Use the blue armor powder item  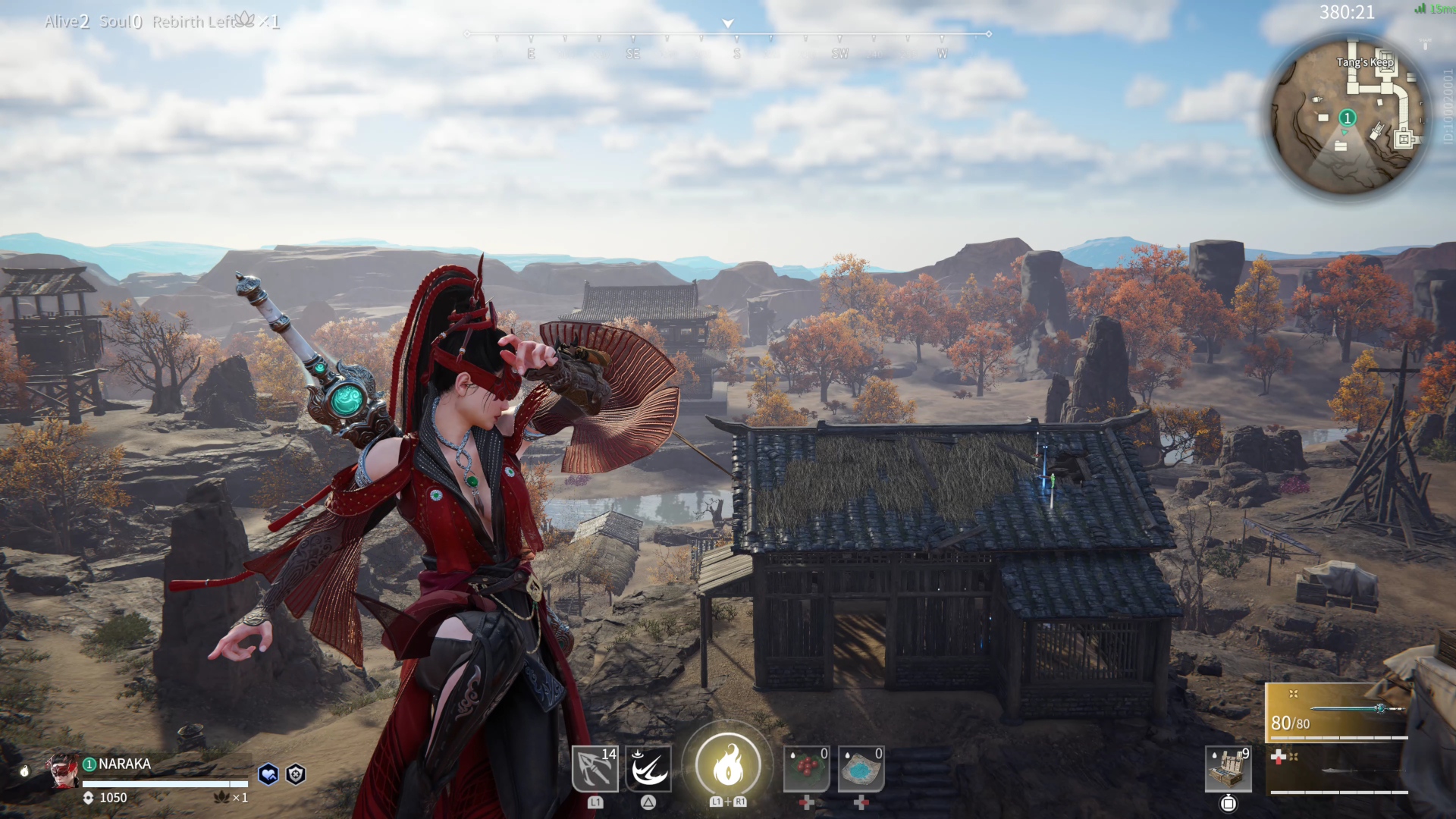(861, 769)
